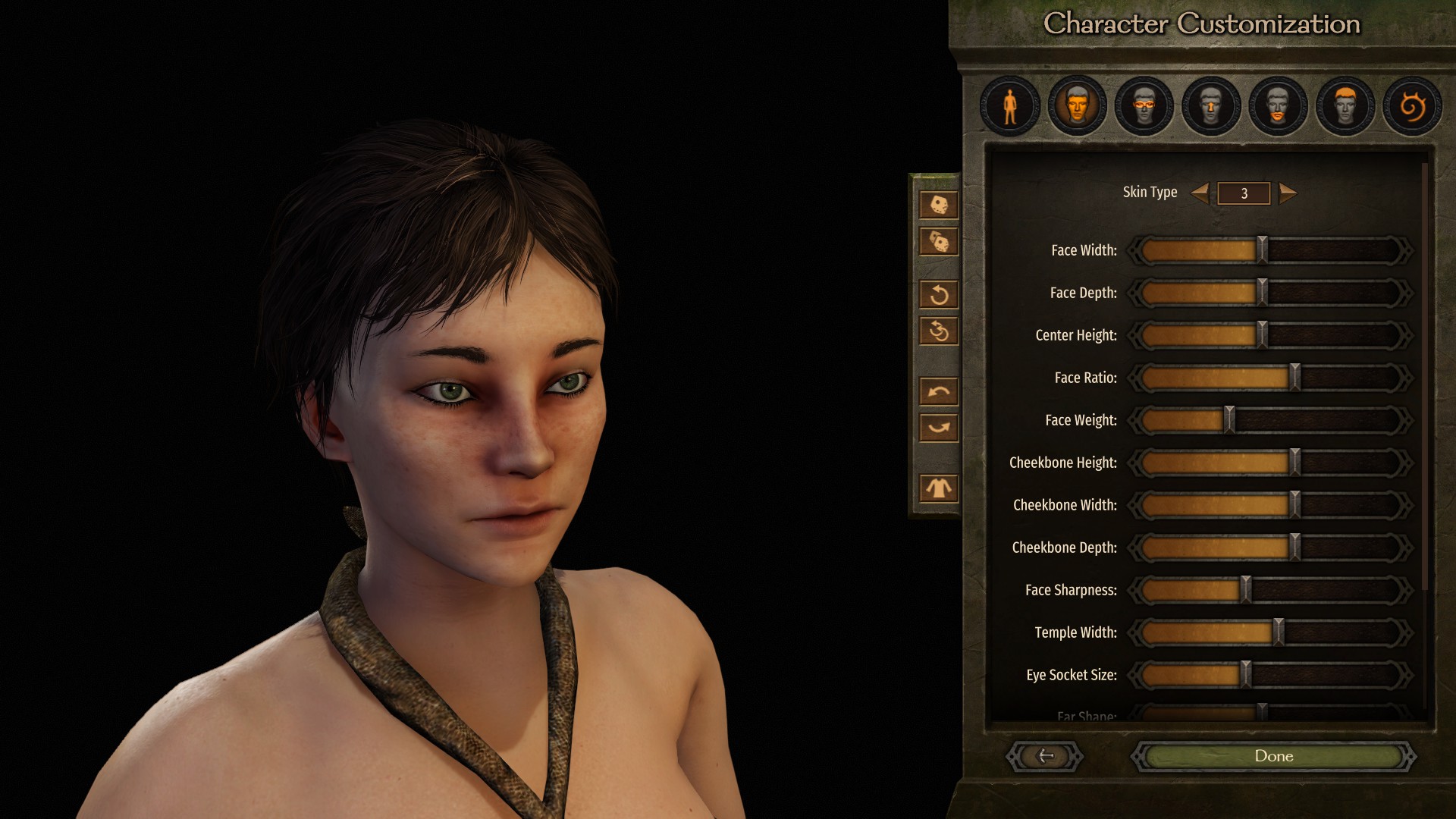The width and height of the screenshot is (1456, 819).
Task: Confirm character with the Done button
Action: tap(1273, 756)
